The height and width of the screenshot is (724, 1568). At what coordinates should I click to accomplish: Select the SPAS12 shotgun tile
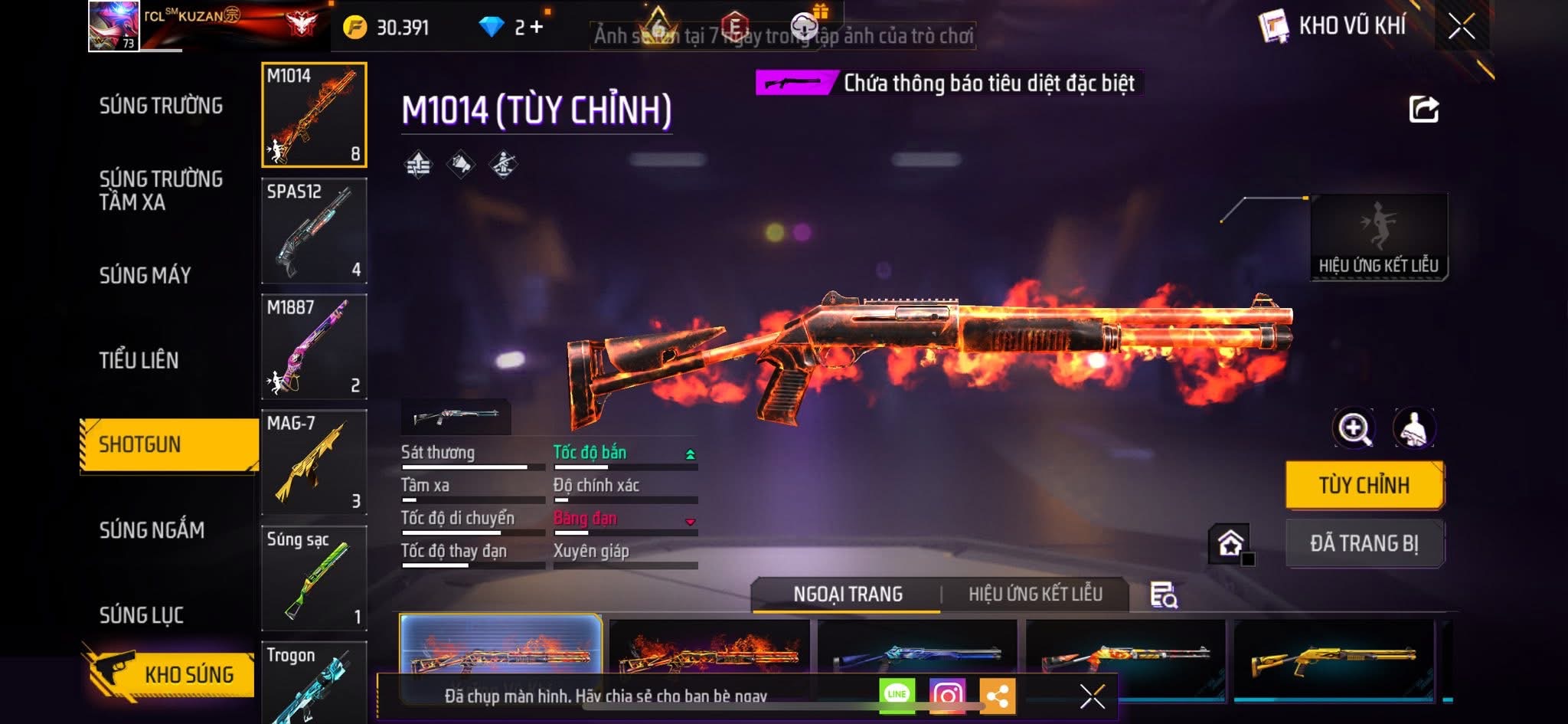314,231
